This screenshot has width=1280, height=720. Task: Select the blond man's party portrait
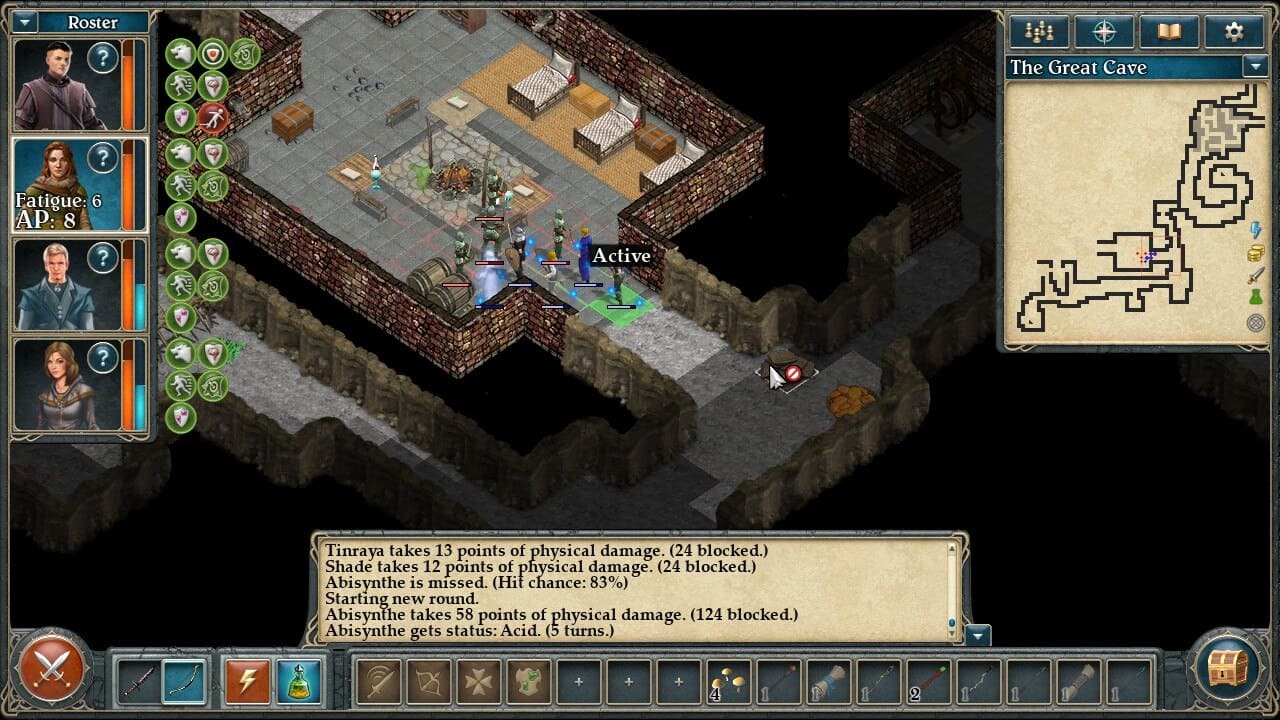64,285
